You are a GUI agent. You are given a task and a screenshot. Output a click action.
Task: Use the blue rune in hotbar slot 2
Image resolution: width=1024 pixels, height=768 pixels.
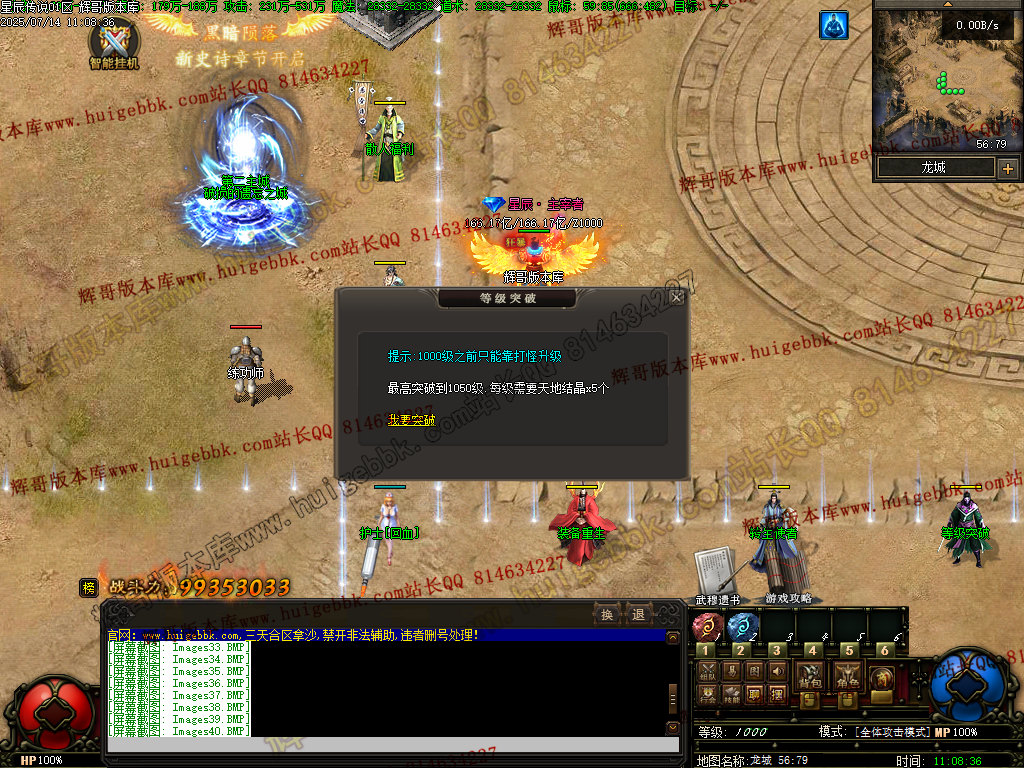click(x=742, y=627)
